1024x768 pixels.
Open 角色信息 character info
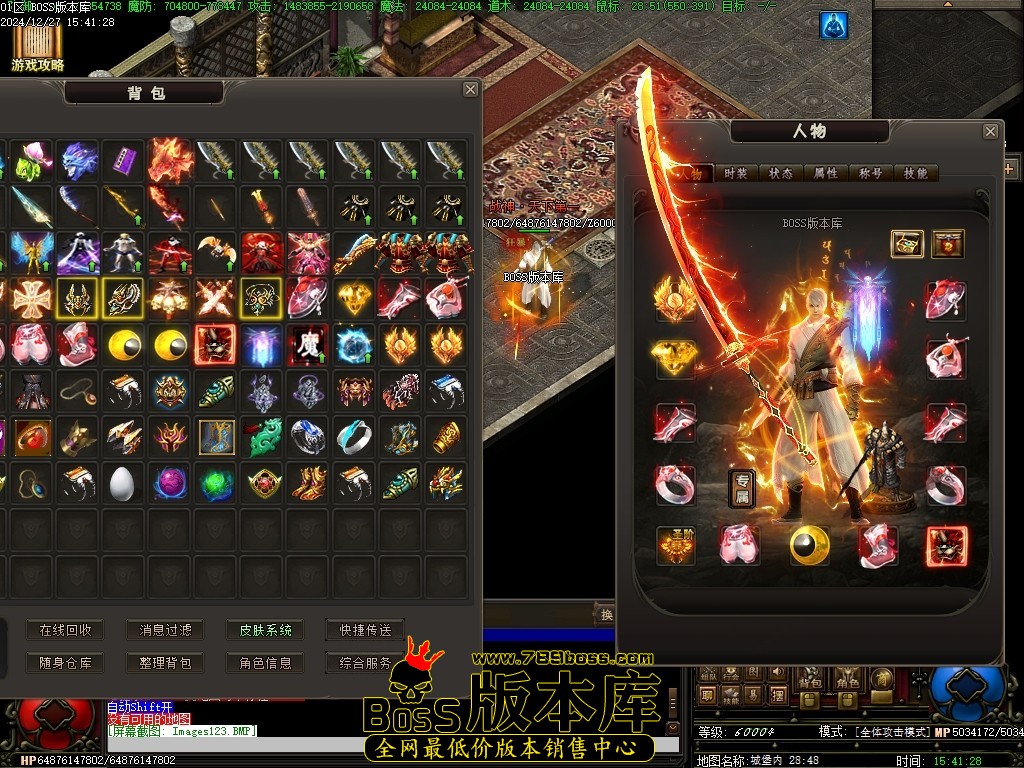[265, 662]
